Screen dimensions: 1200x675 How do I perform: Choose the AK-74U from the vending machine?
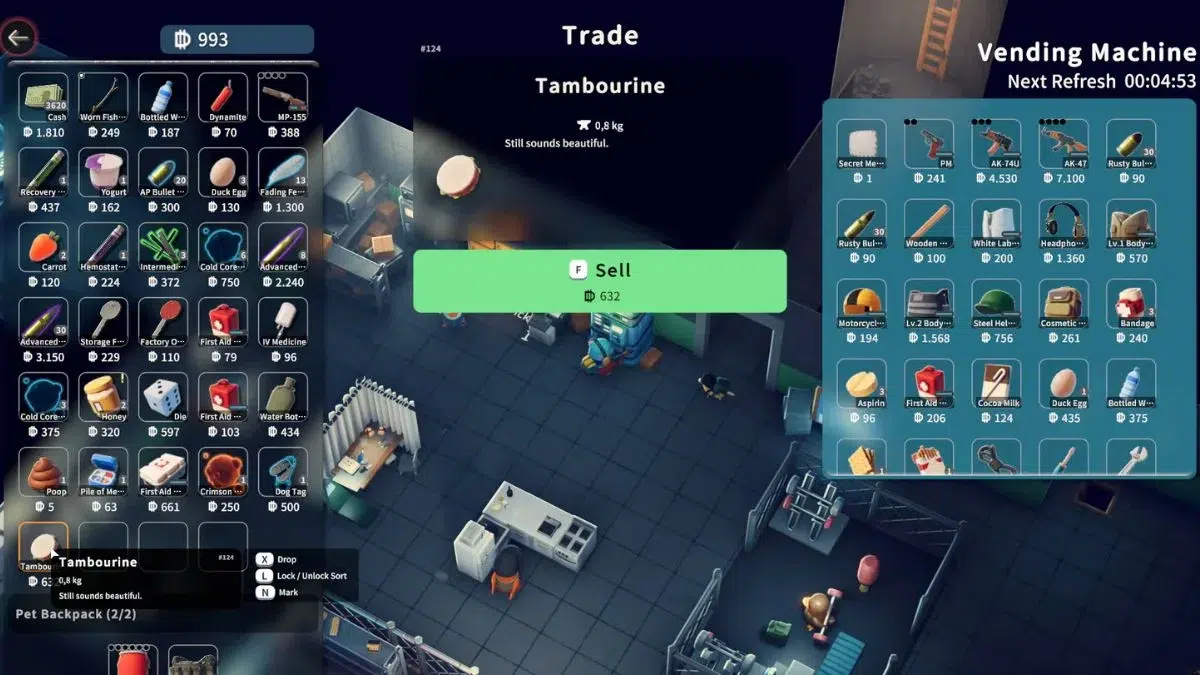pos(996,144)
